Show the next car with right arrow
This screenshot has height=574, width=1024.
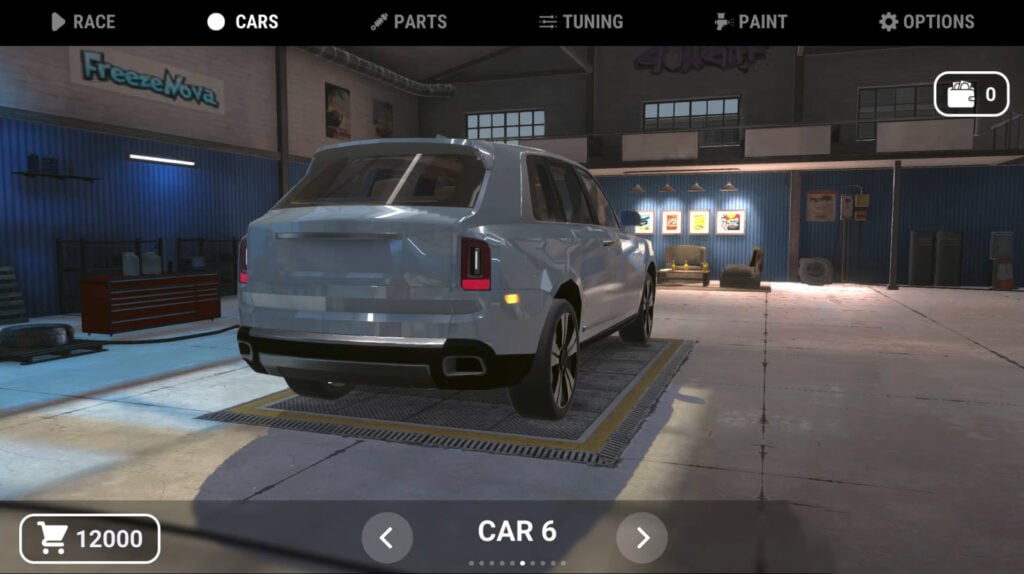642,538
